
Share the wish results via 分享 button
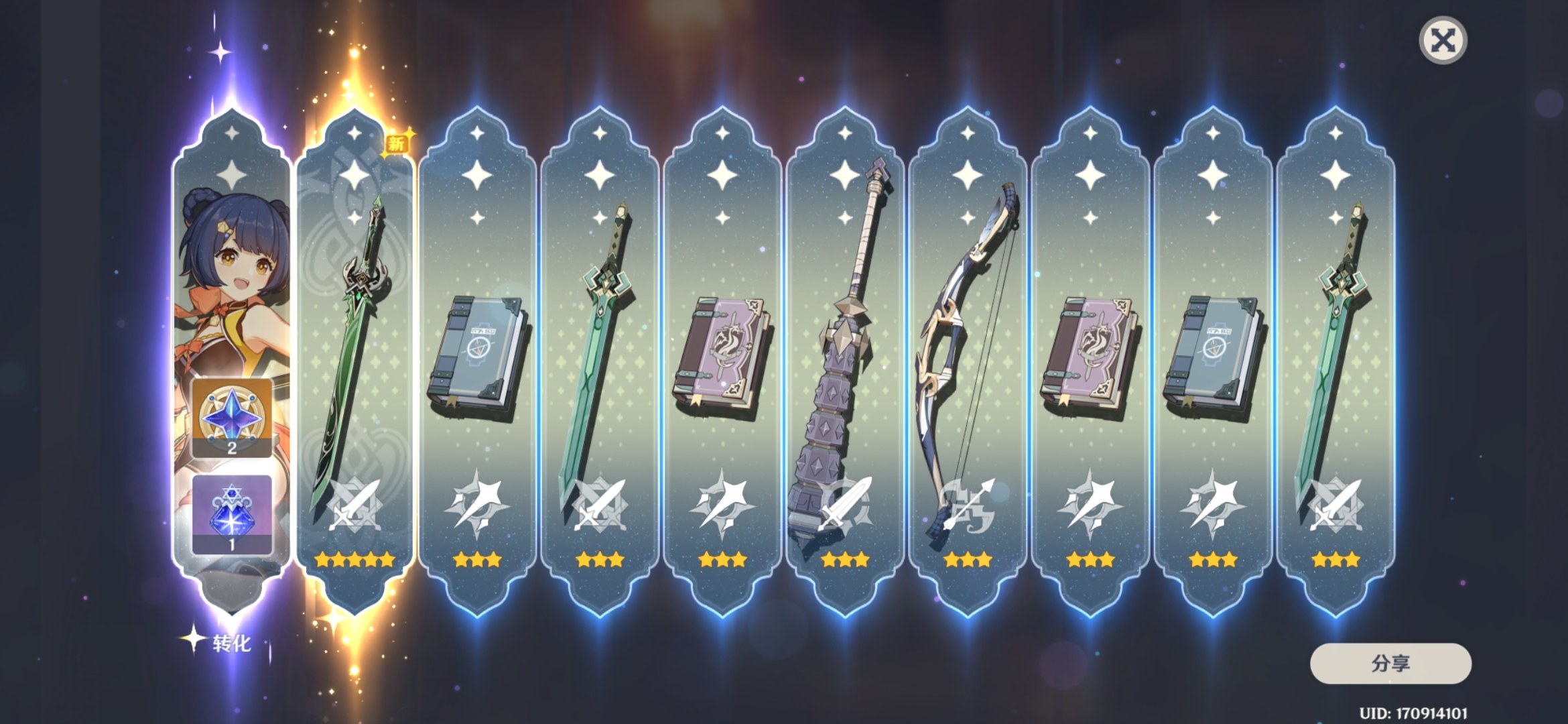pos(1390,664)
